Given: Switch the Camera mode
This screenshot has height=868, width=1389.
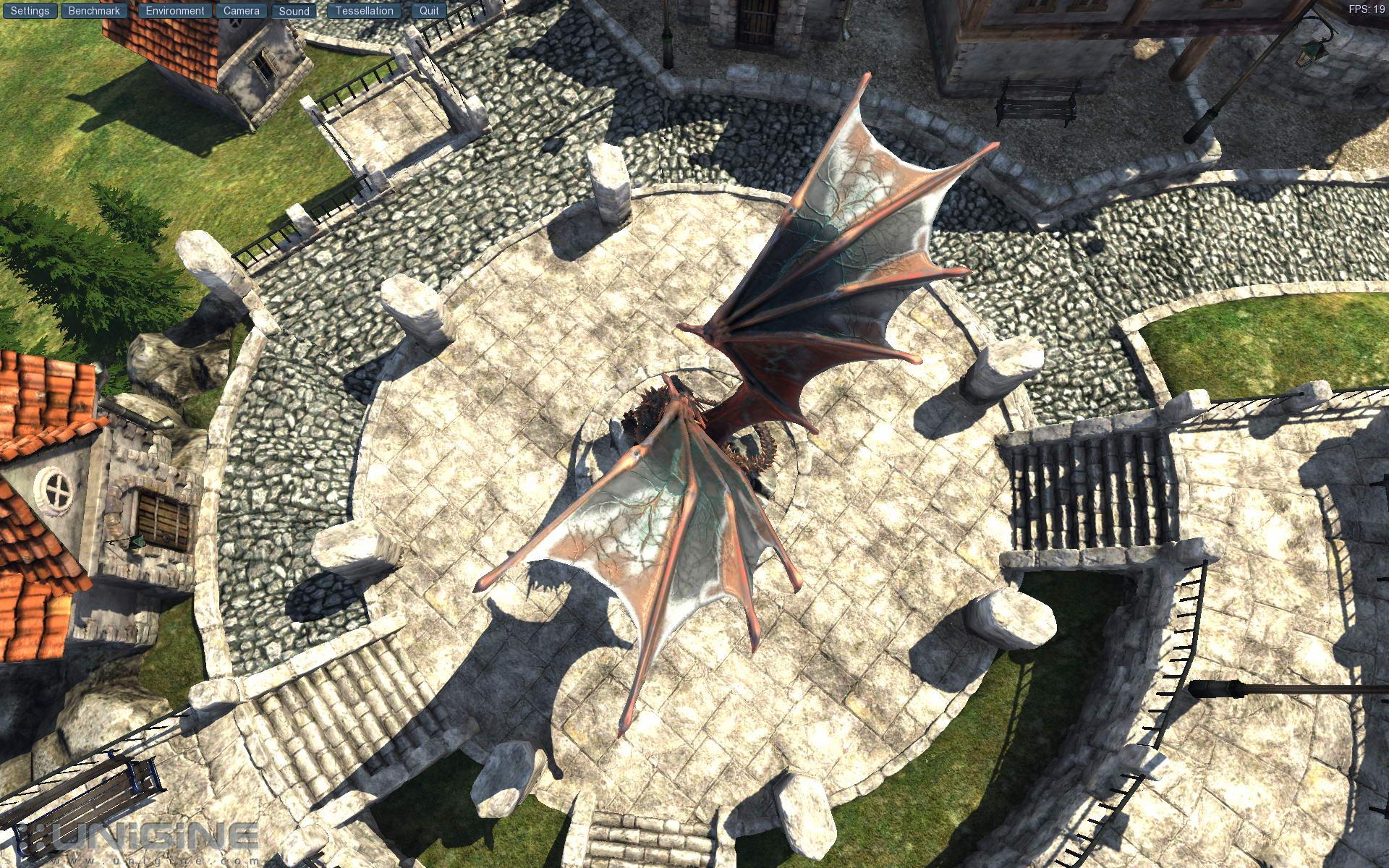Looking at the screenshot, I should point(241,11).
